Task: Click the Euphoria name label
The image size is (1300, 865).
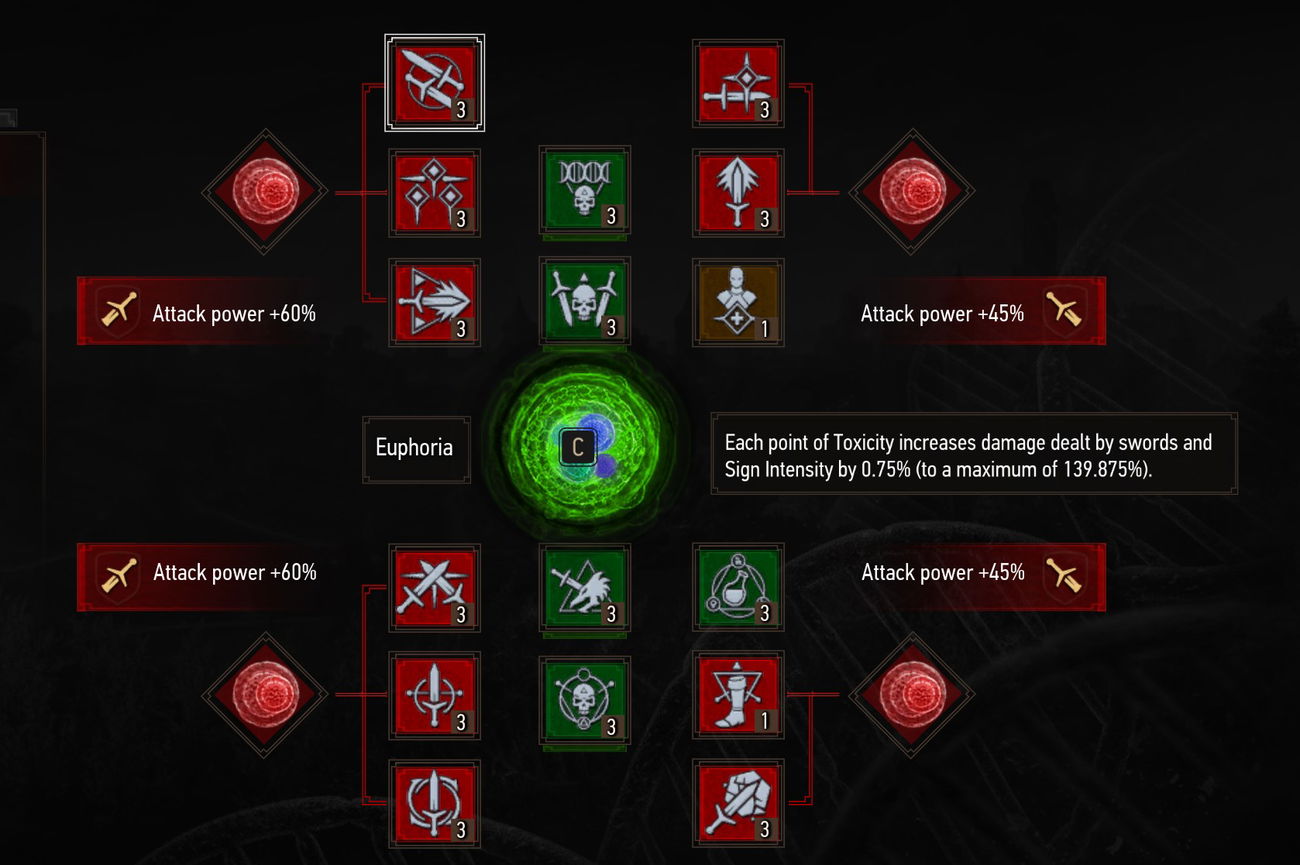Action: (416, 448)
